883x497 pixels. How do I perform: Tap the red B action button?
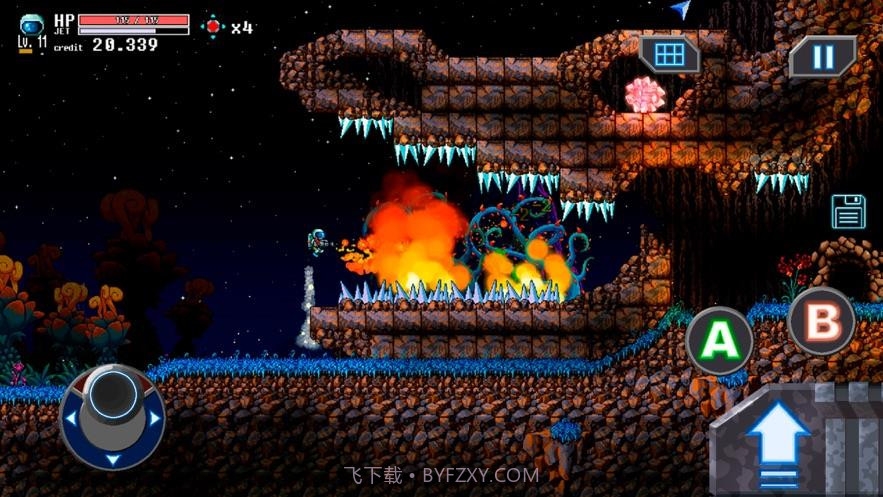(821, 322)
